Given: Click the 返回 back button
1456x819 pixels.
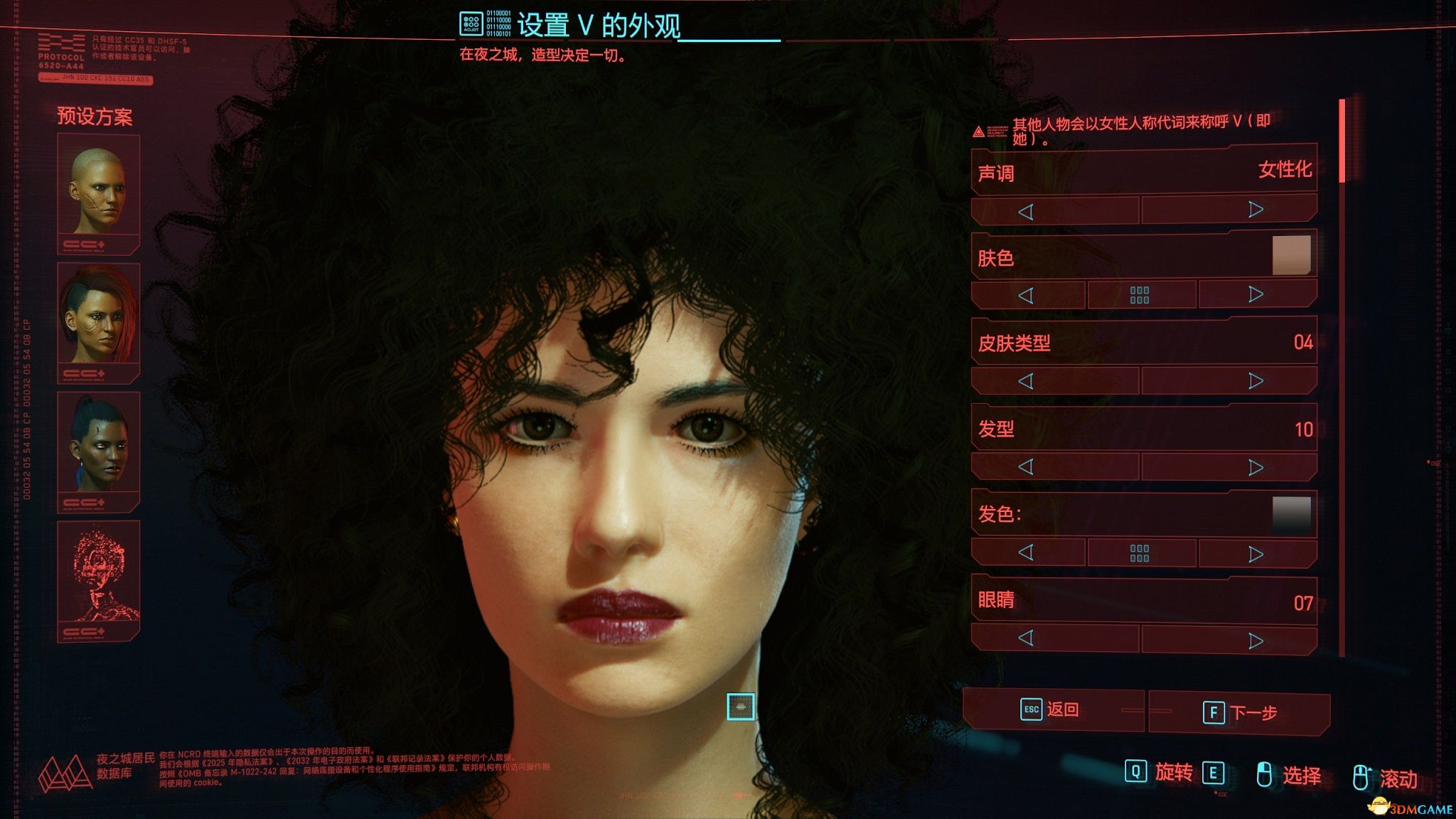Looking at the screenshot, I should click(x=1051, y=710).
